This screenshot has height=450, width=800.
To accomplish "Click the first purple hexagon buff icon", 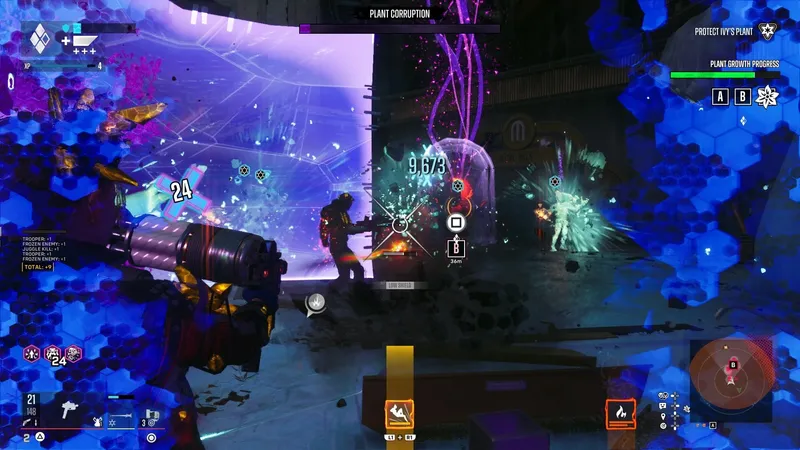I will [x=32, y=353].
